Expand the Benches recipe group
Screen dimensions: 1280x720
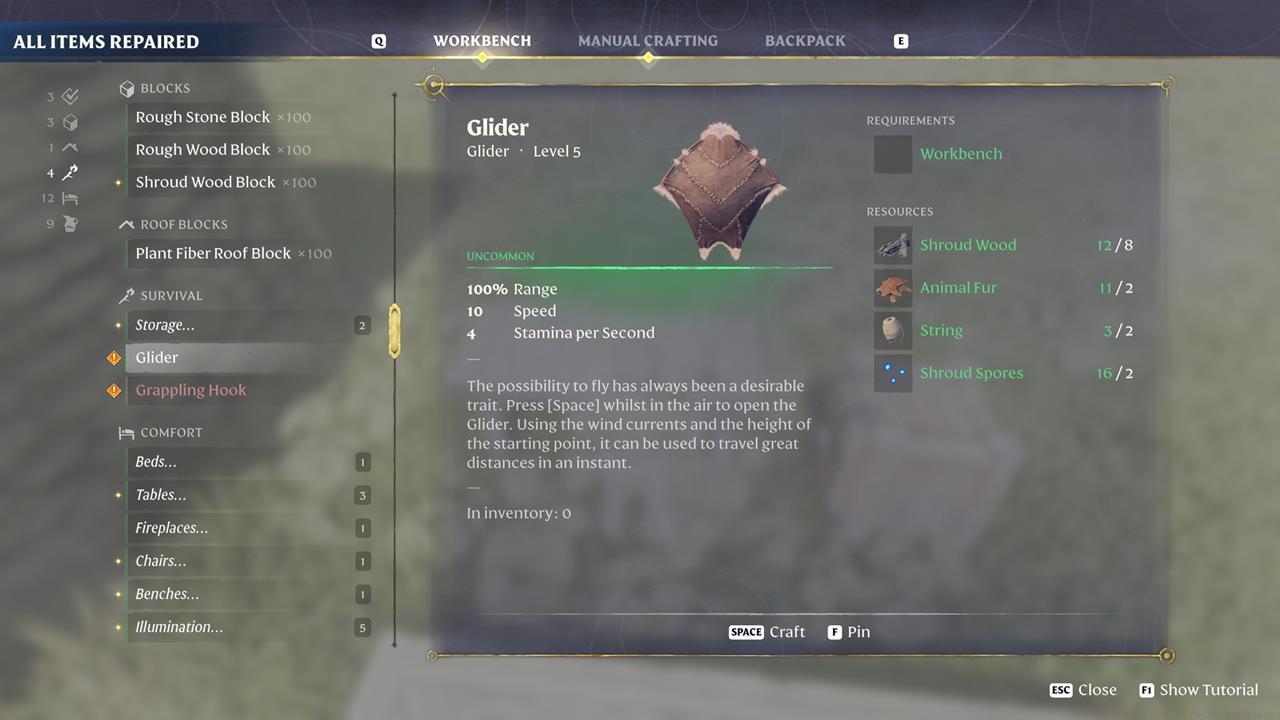coord(167,594)
